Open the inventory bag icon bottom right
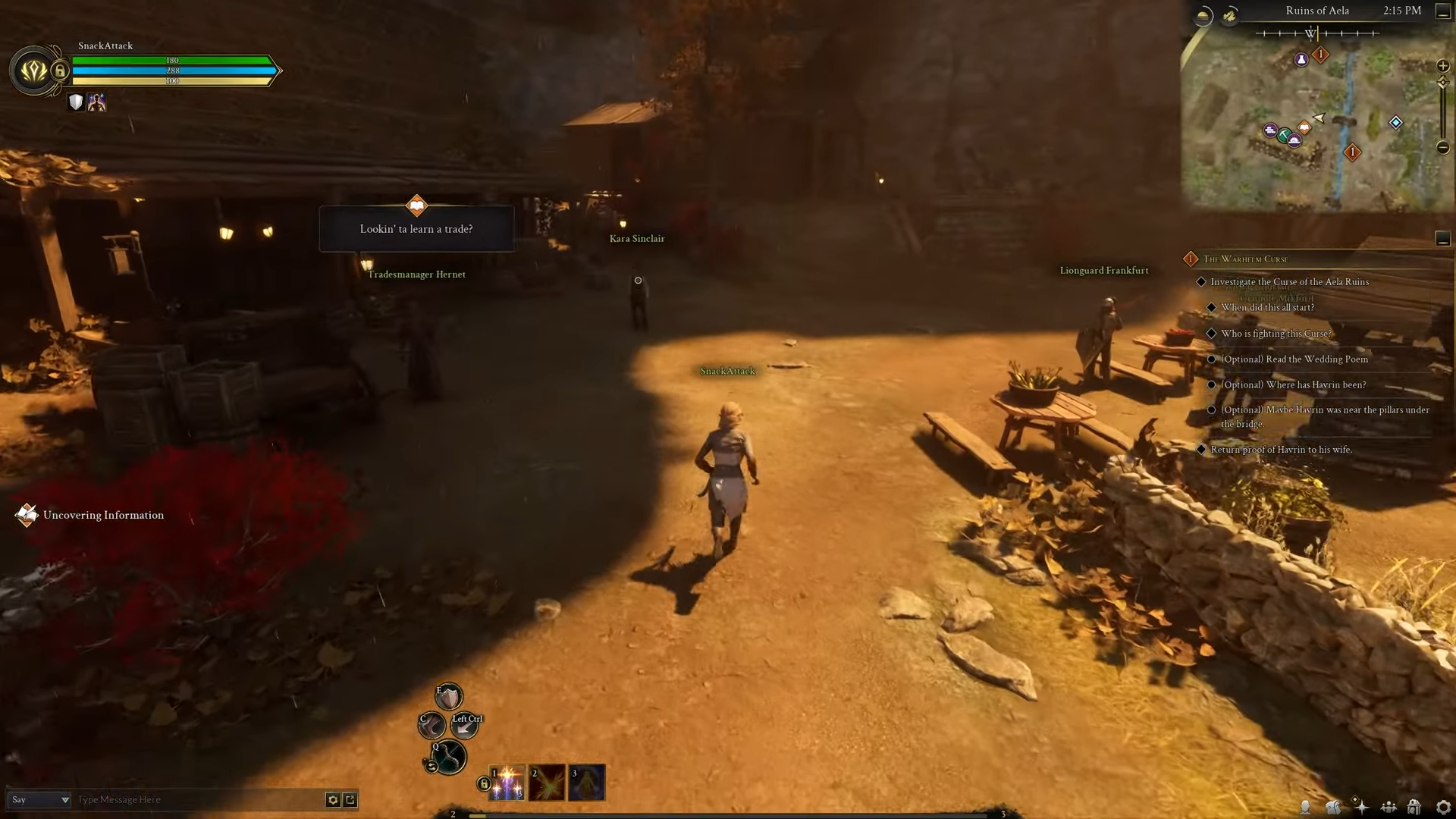 pyautogui.click(x=1334, y=807)
